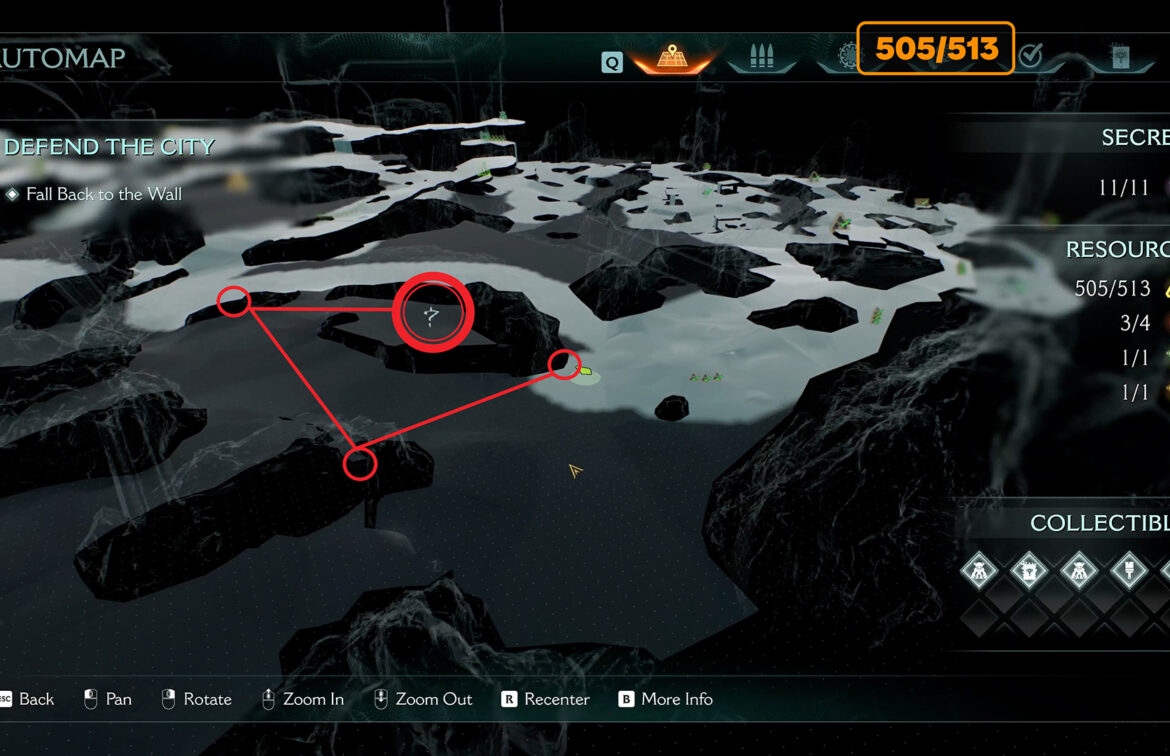
Task: Show More Info for the map
Action: (x=665, y=699)
